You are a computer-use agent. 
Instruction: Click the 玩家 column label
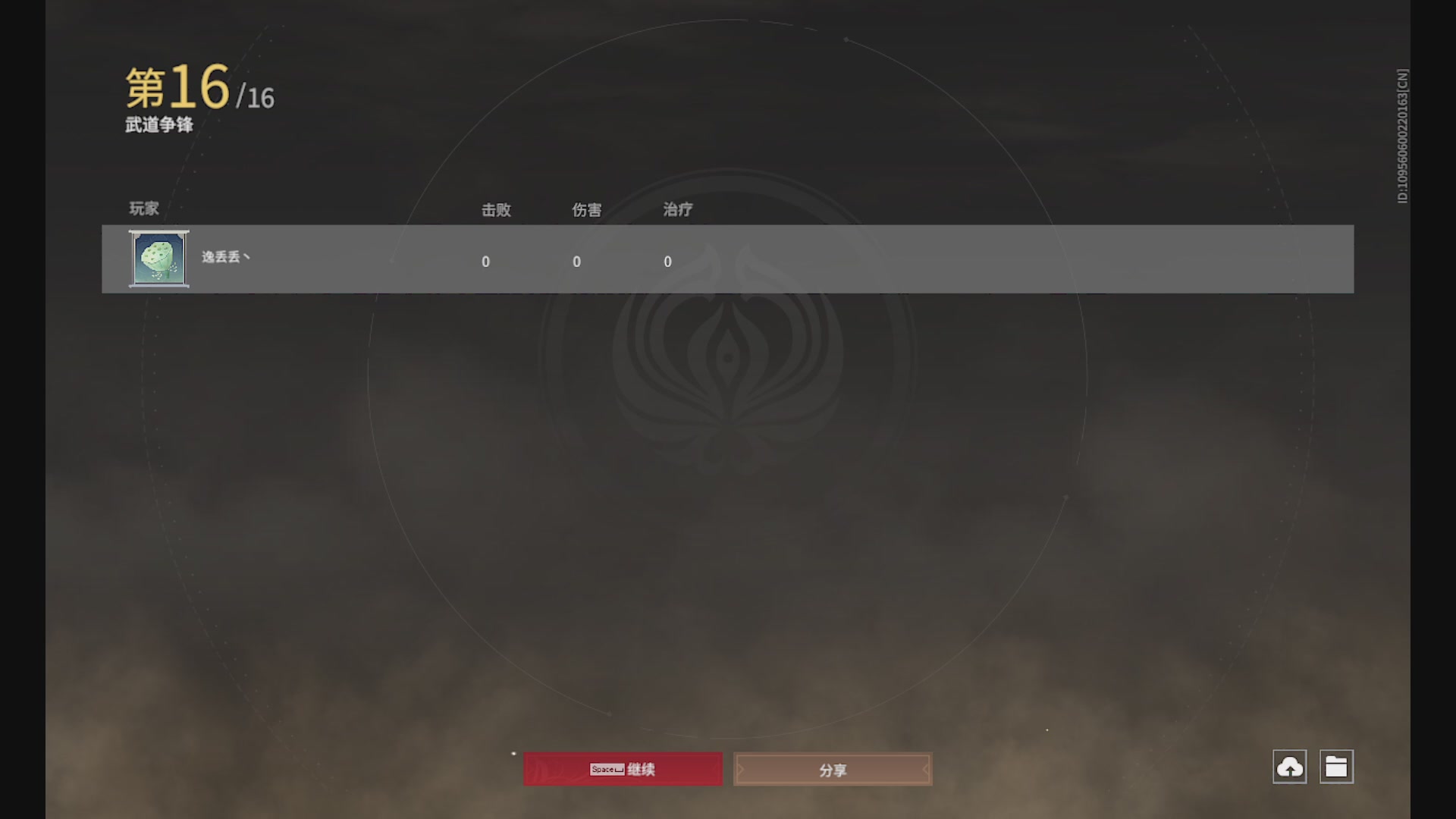click(x=144, y=209)
